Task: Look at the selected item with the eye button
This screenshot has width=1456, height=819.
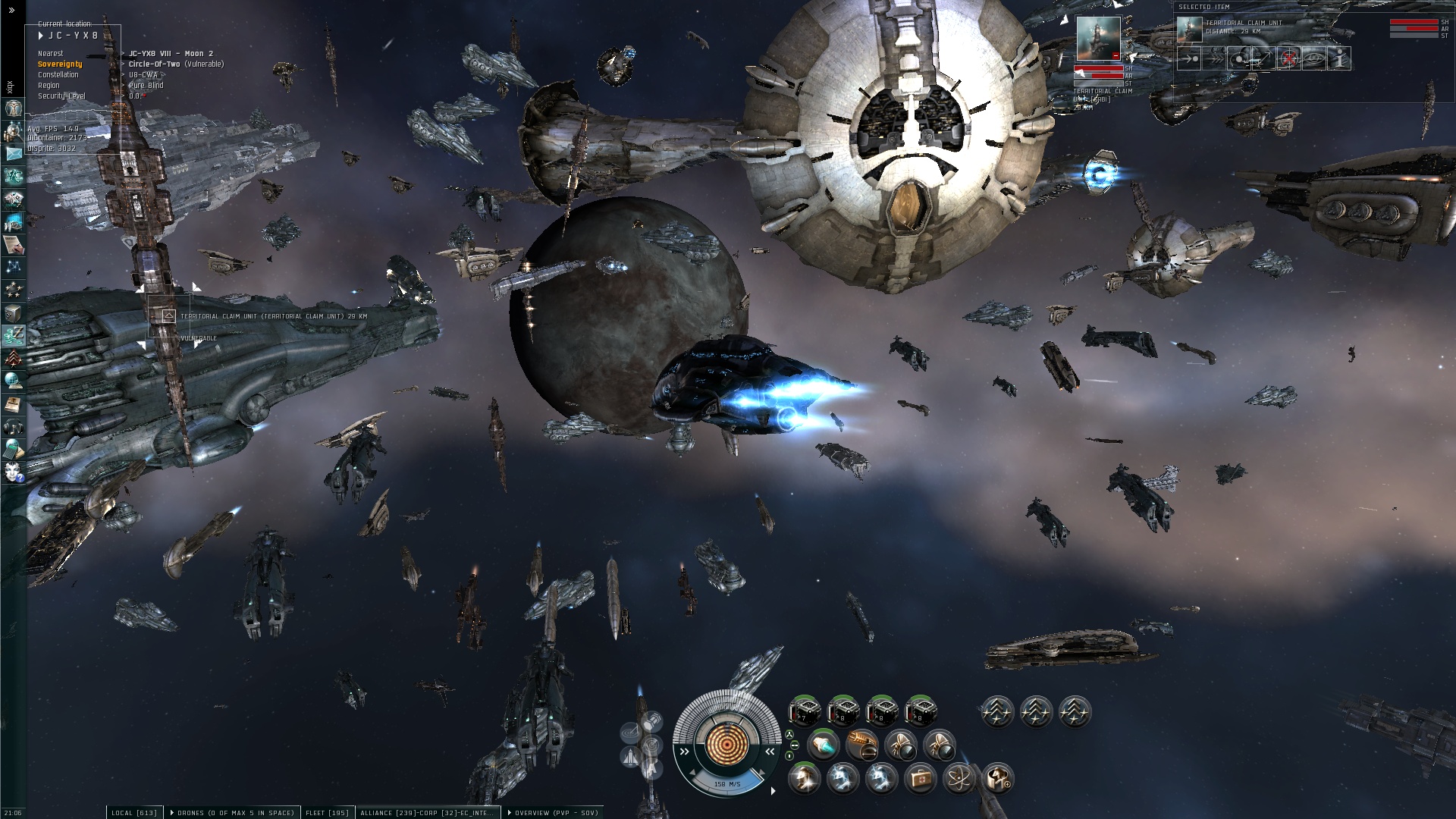Action: (1314, 58)
